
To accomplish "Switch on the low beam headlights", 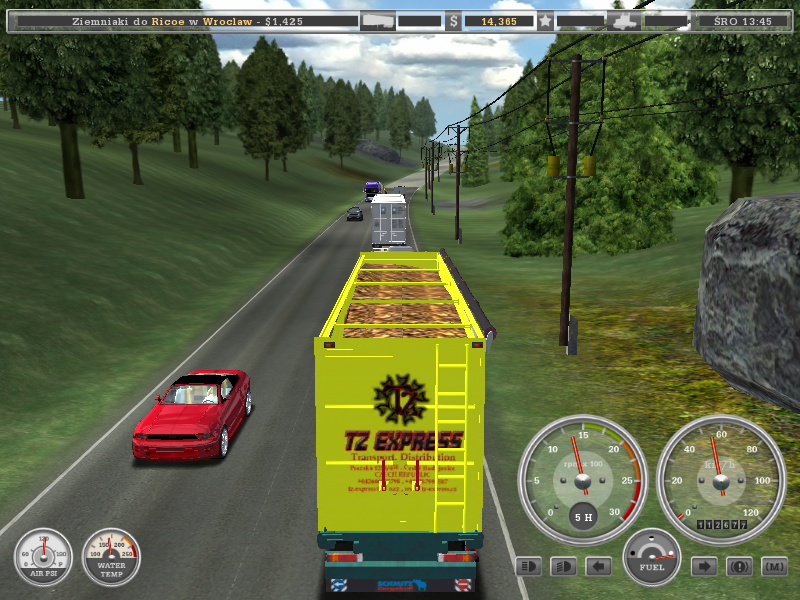I will (x=564, y=567).
